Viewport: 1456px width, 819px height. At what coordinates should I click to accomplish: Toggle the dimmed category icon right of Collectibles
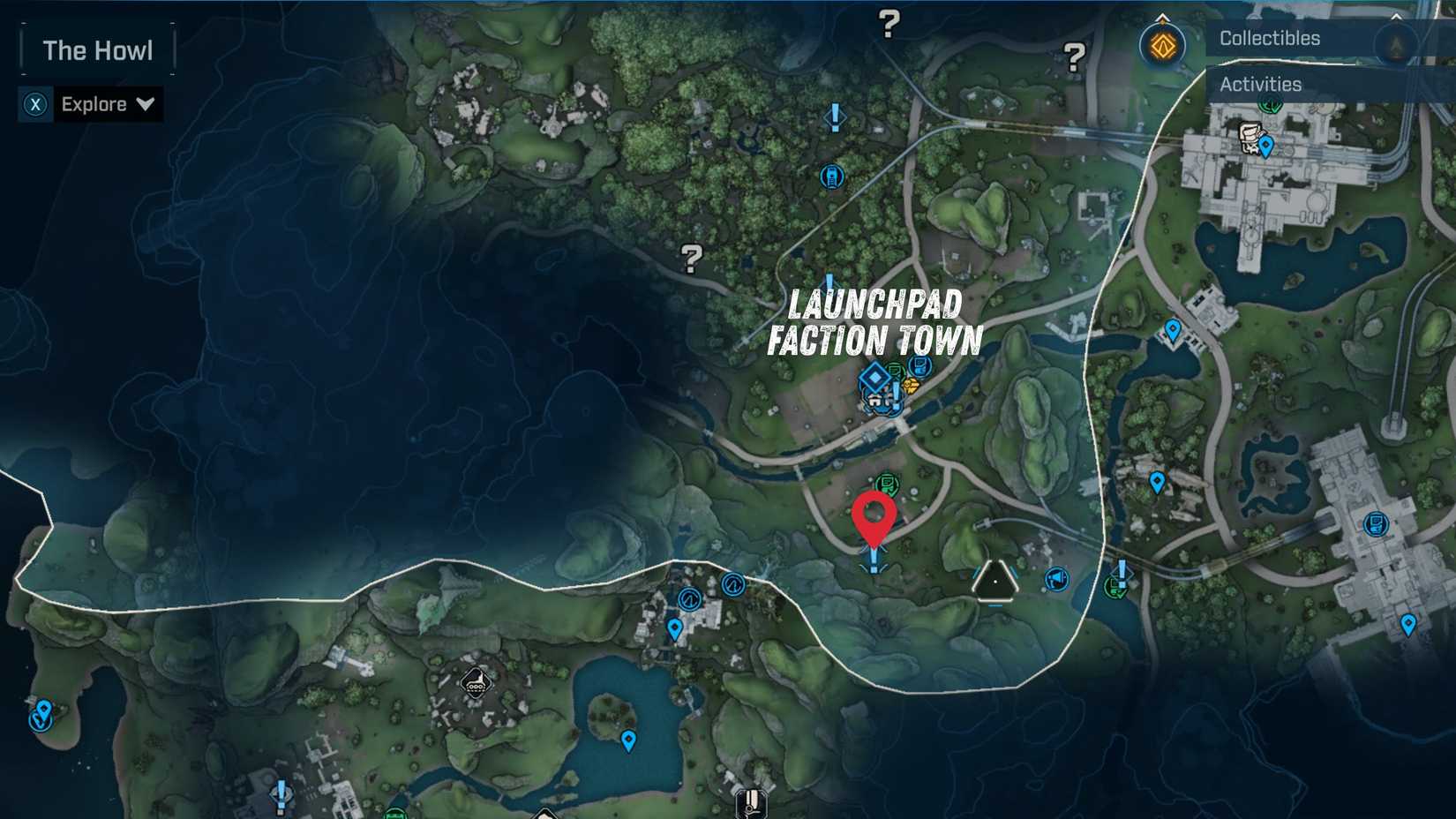(x=1394, y=42)
